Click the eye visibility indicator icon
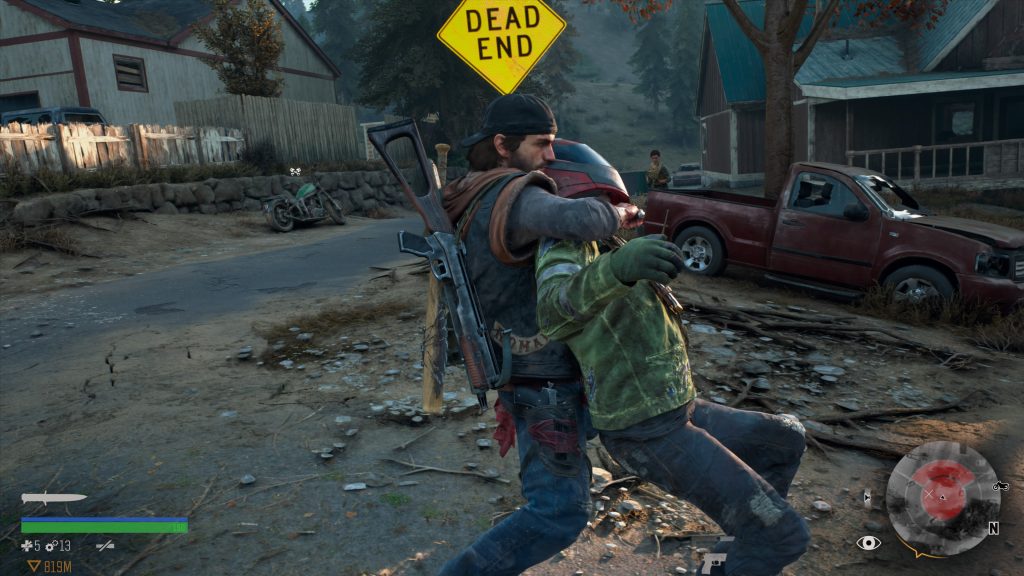This screenshot has height=576, width=1024. pyautogui.click(x=868, y=543)
